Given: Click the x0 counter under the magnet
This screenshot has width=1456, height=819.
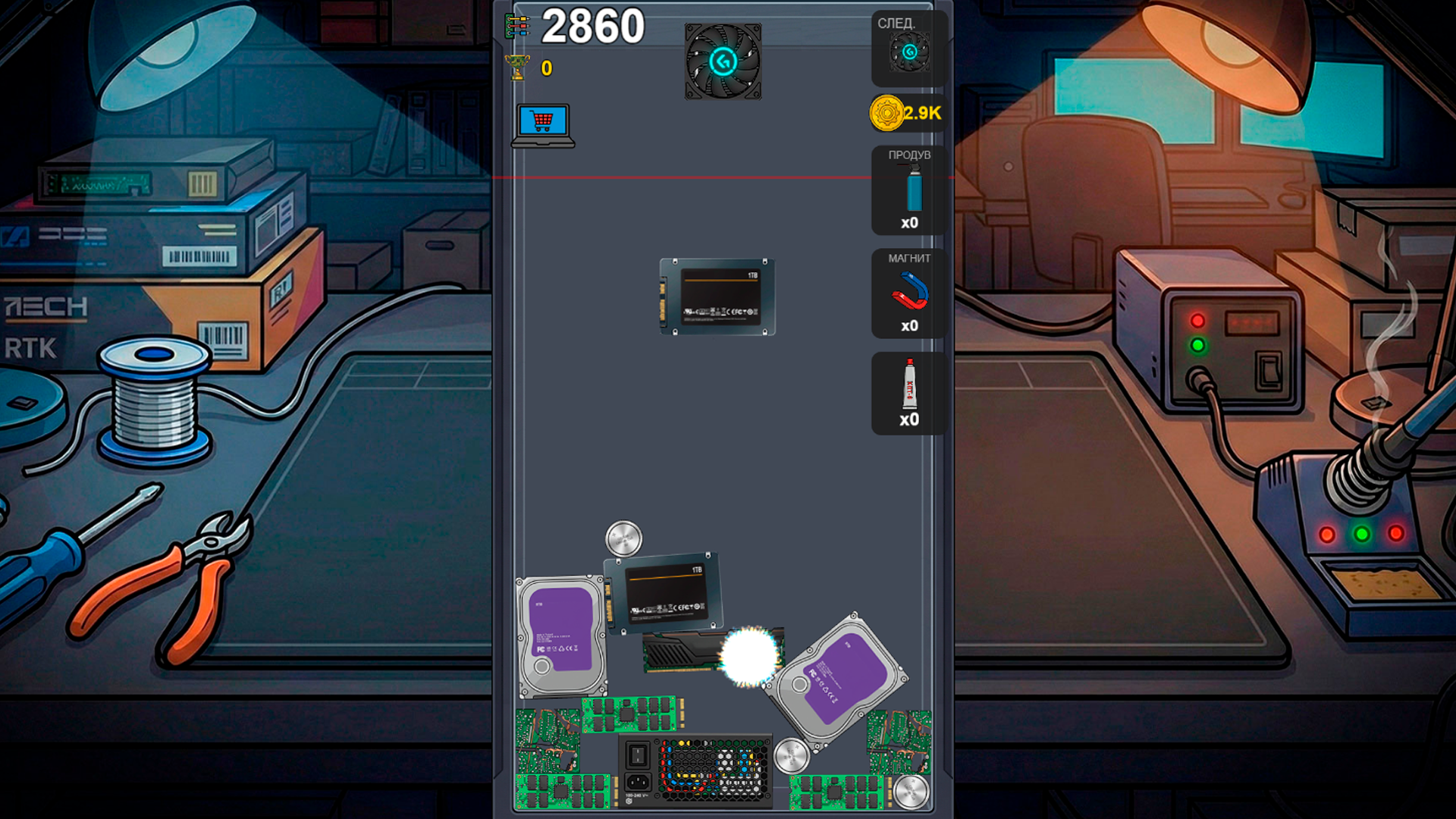Looking at the screenshot, I should click(908, 325).
